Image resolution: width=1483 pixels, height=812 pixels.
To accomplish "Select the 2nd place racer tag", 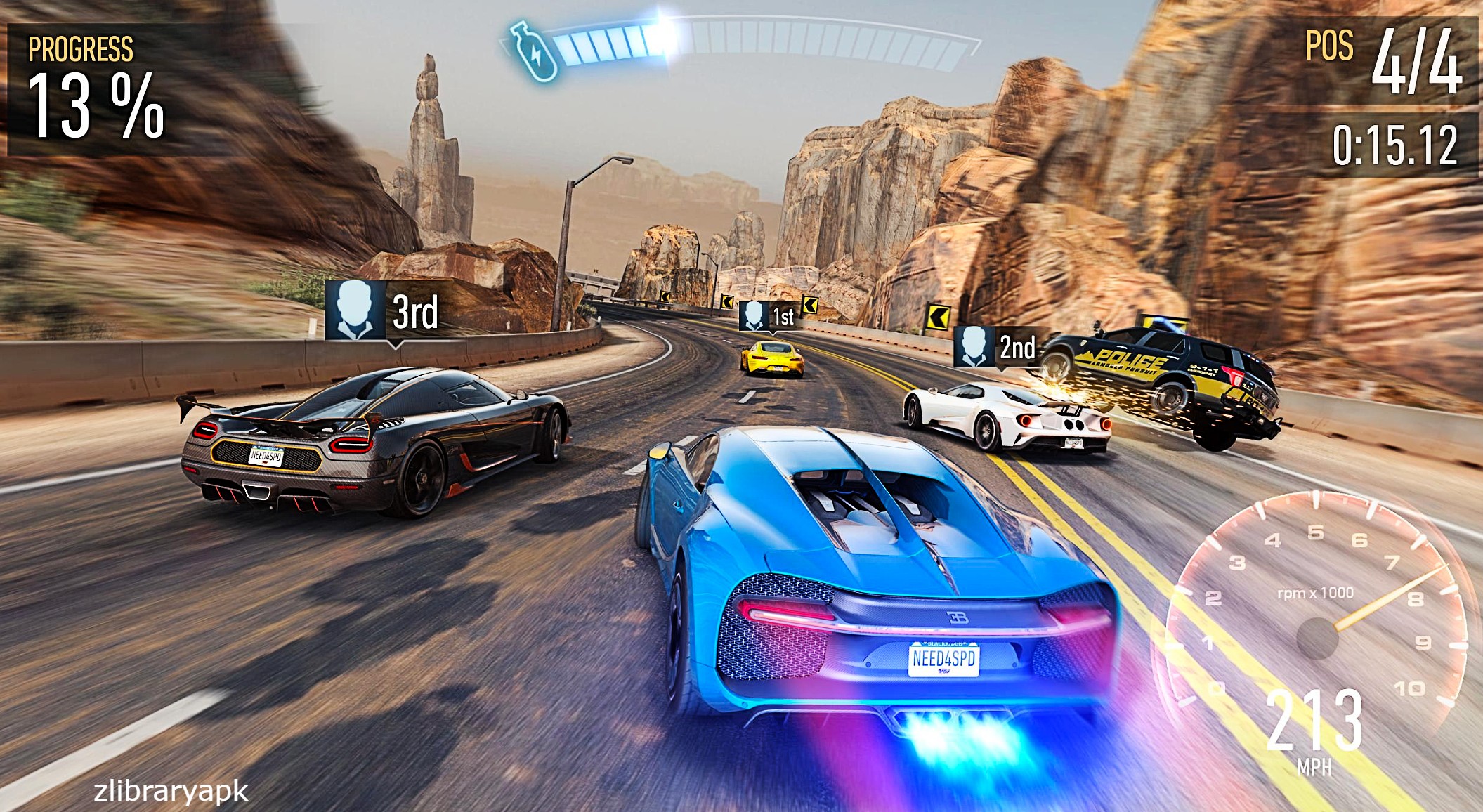I will click(x=996, y=346).
